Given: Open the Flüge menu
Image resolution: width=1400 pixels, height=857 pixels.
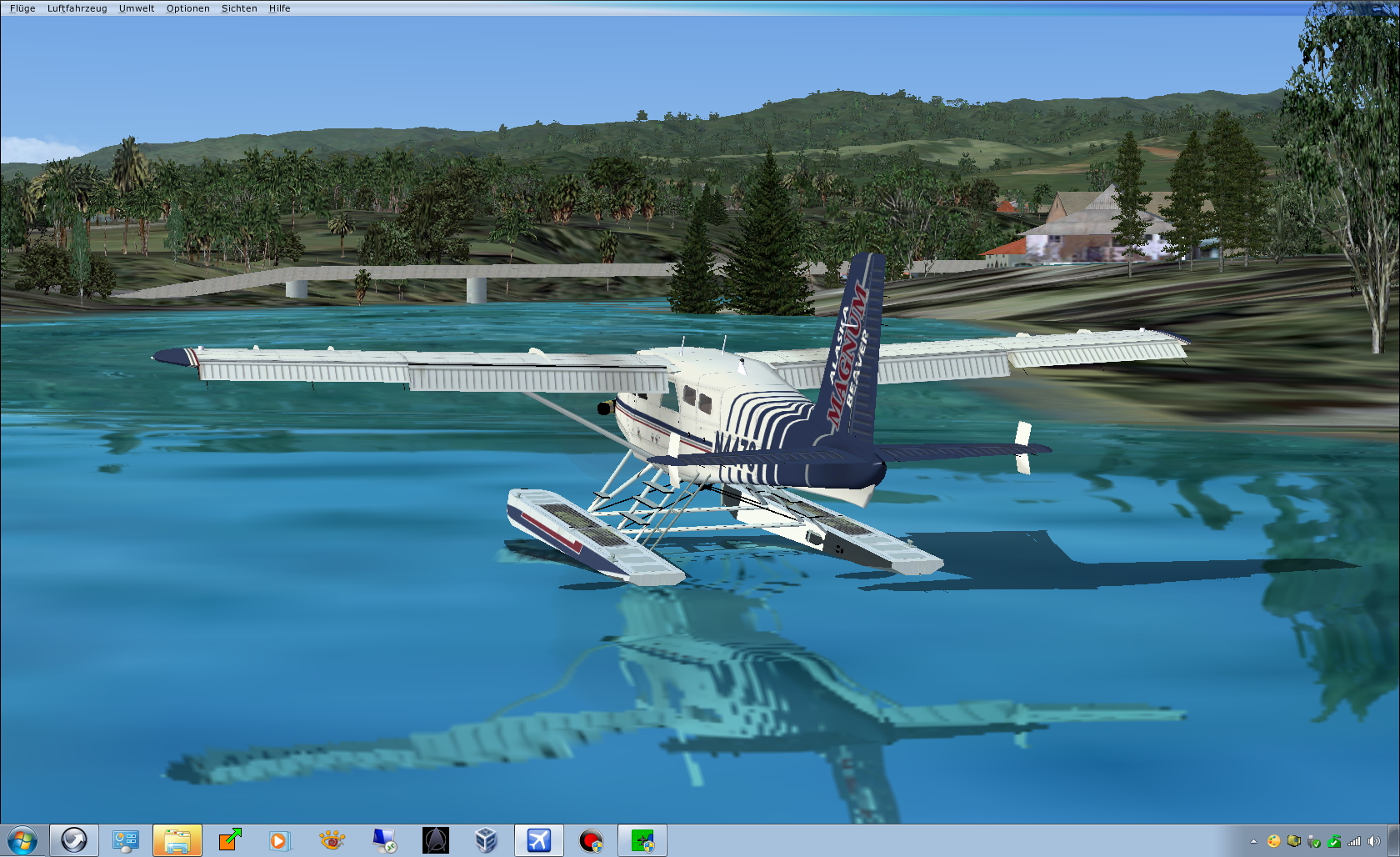Looking at the screenshot, I should 22,8.
